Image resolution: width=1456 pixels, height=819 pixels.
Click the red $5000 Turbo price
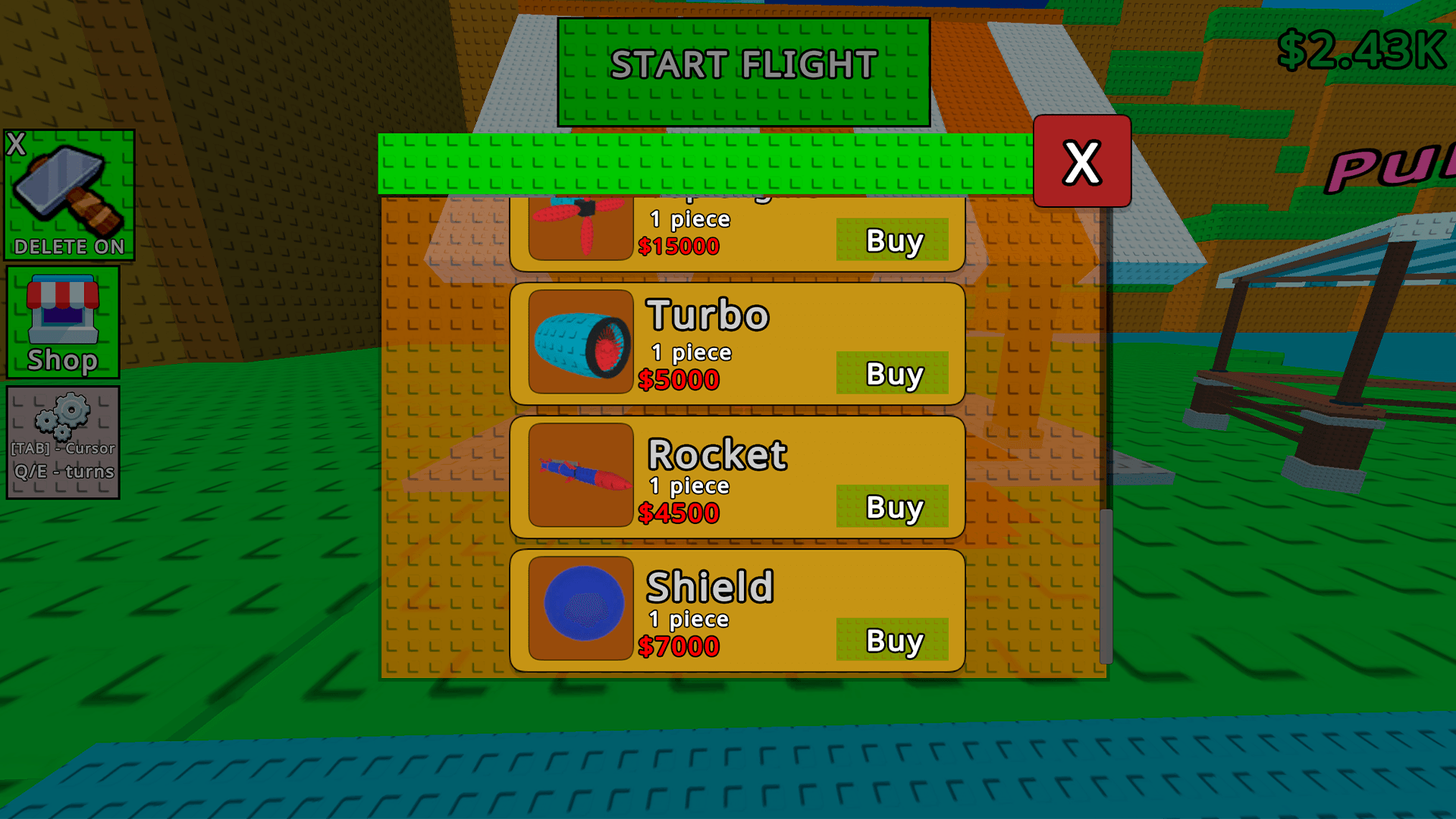(x=680, y=379)
